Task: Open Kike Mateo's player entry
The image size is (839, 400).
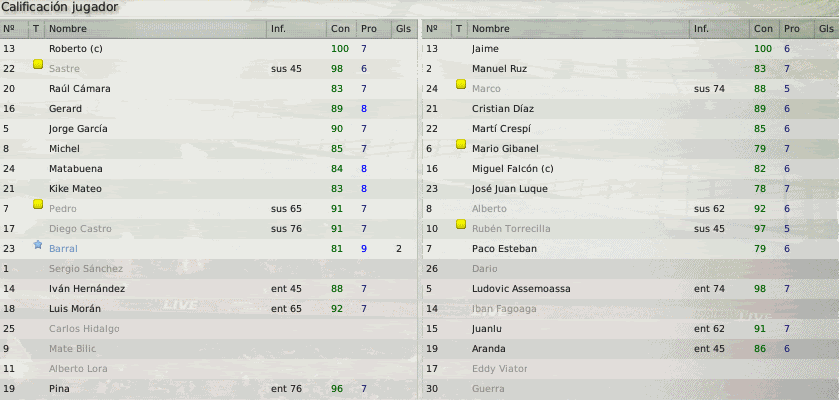Action: tap(75, 189)
